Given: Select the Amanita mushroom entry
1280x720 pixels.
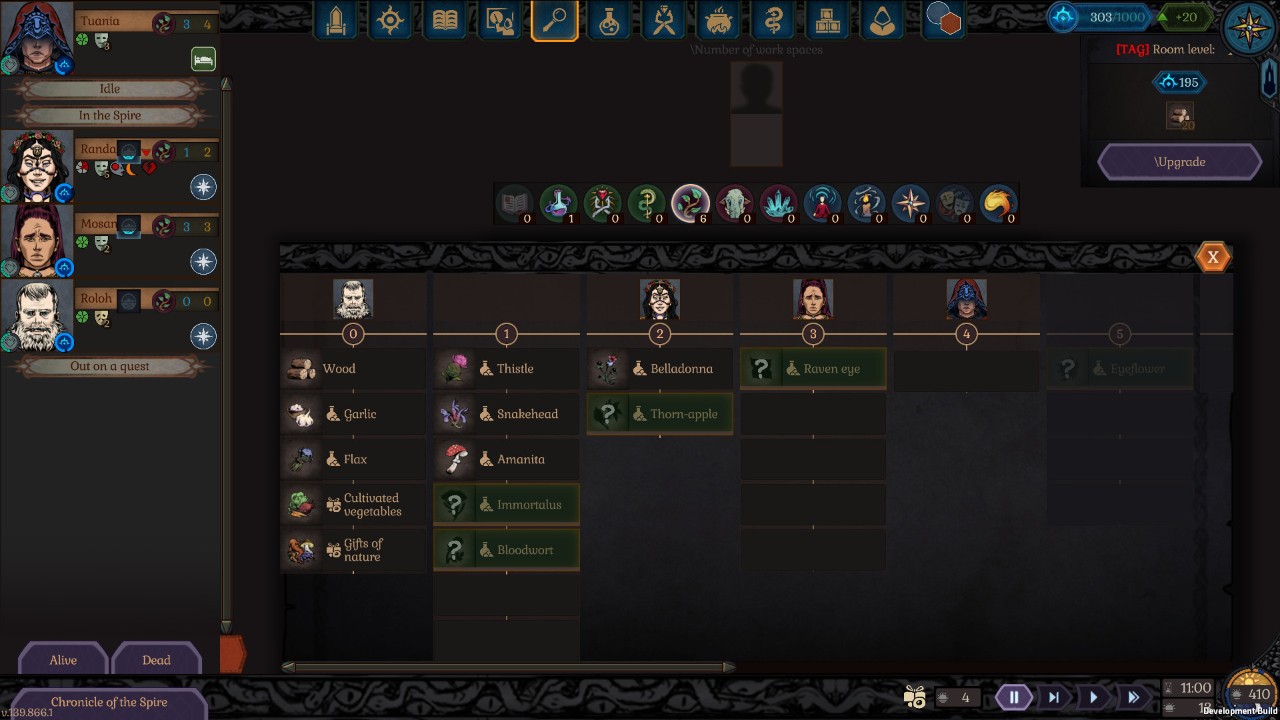Looking at the screenshot, I should click(506, 459).
